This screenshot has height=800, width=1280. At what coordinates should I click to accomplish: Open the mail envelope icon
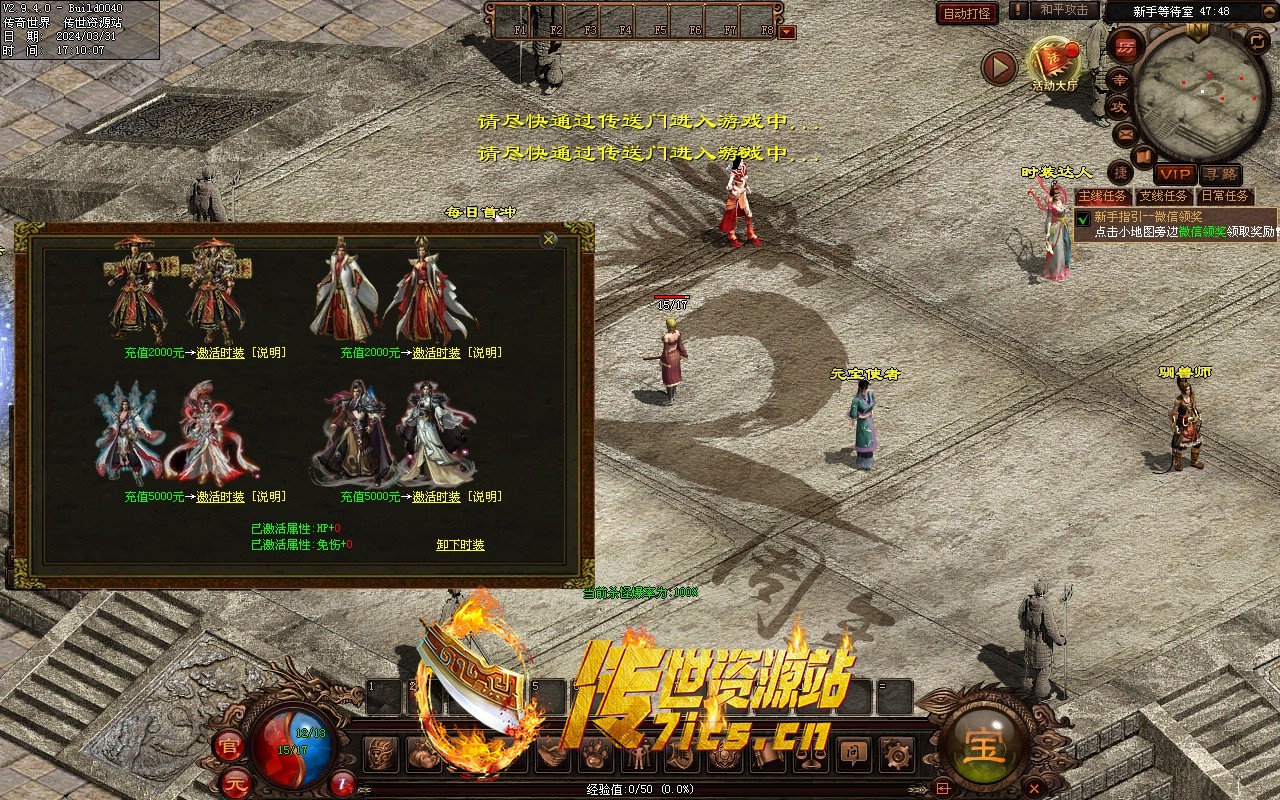tap(1125, 132)
